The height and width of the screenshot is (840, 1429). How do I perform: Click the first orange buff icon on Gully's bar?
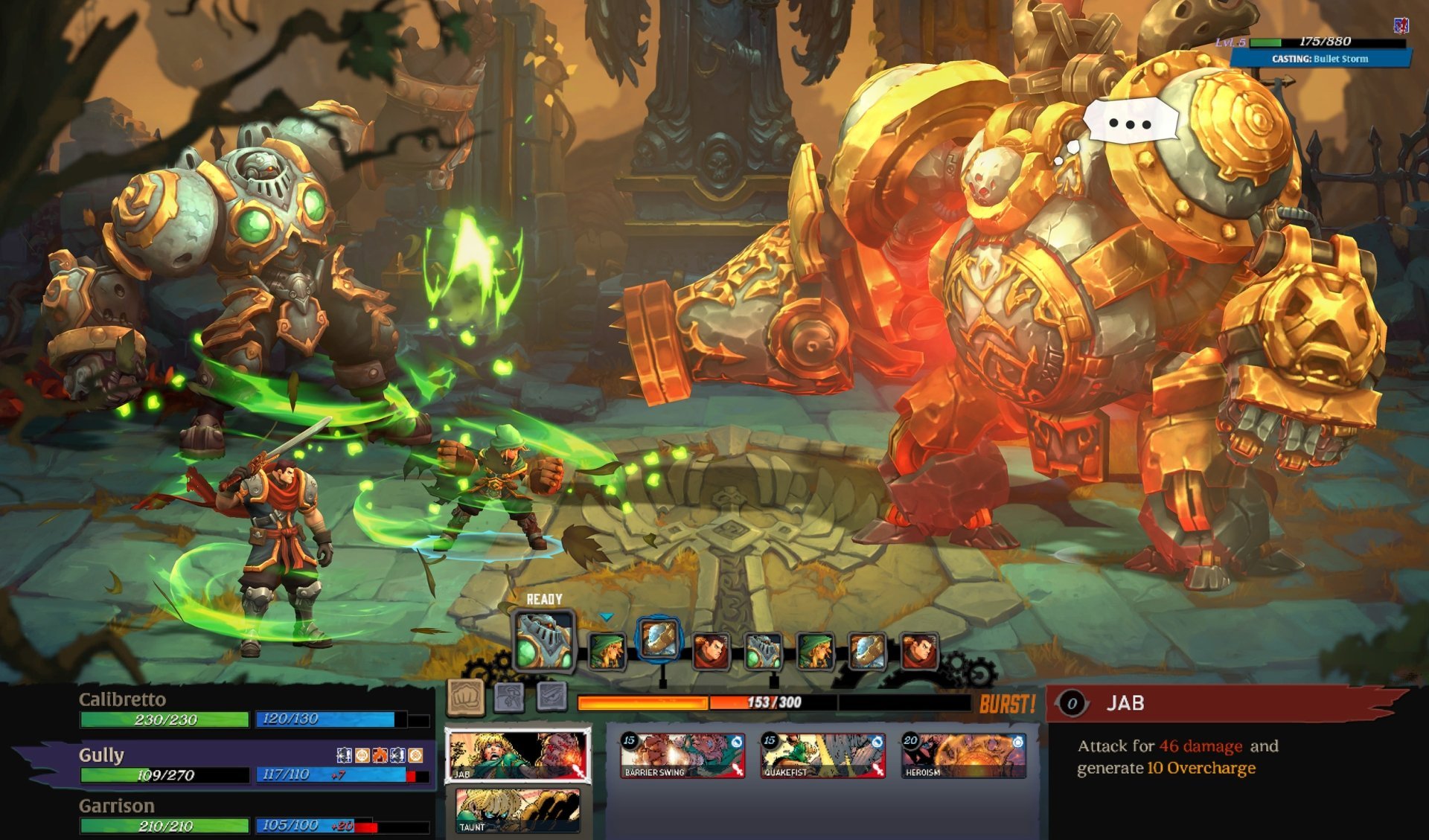(362, 754)
